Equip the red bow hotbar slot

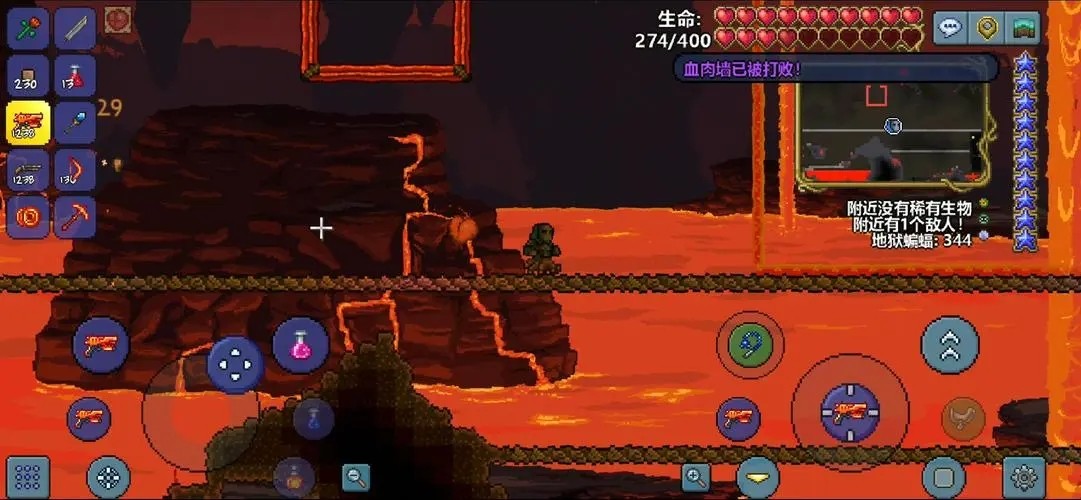[75, 170]
